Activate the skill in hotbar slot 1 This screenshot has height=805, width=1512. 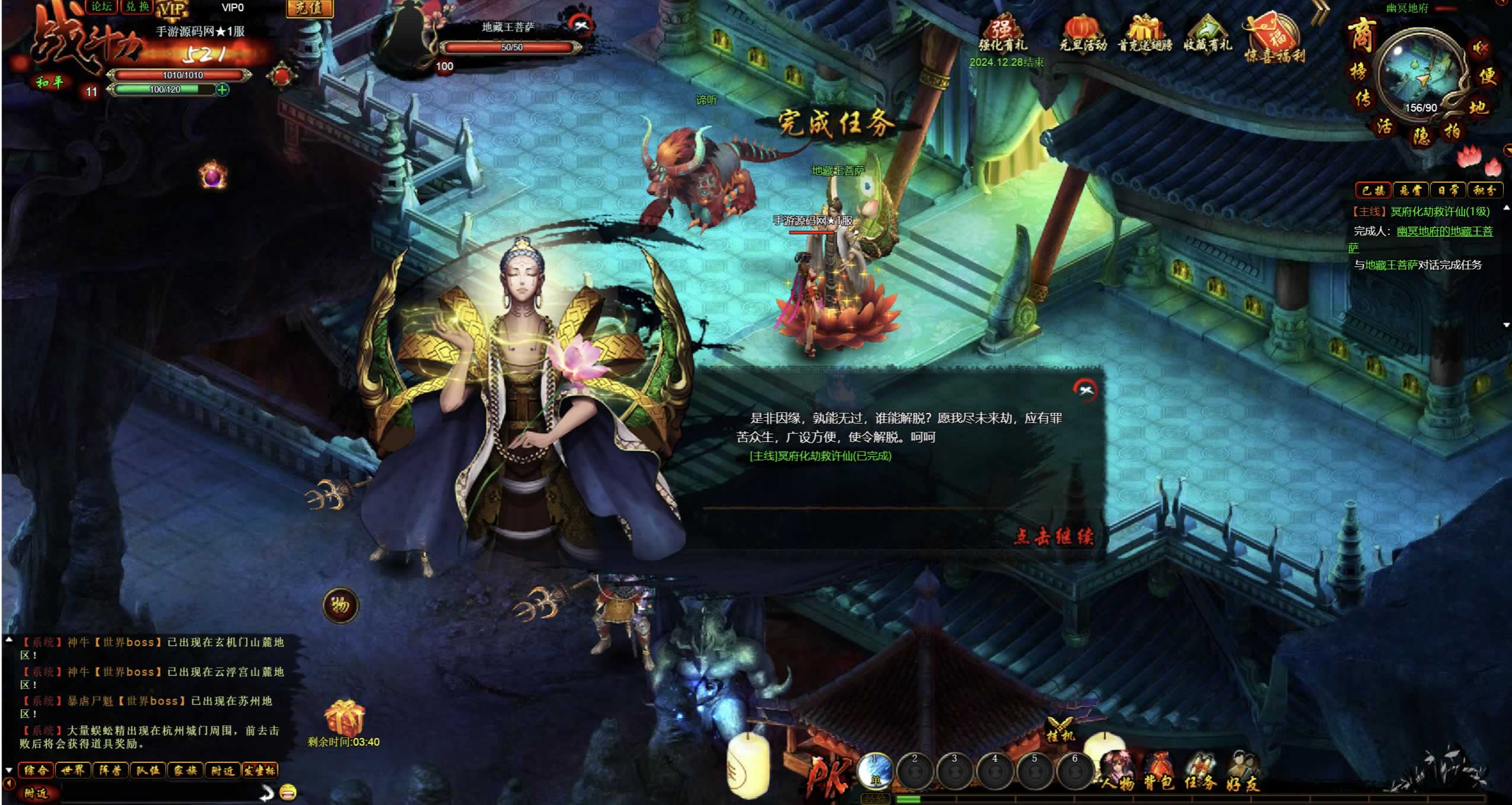point(875,771)
